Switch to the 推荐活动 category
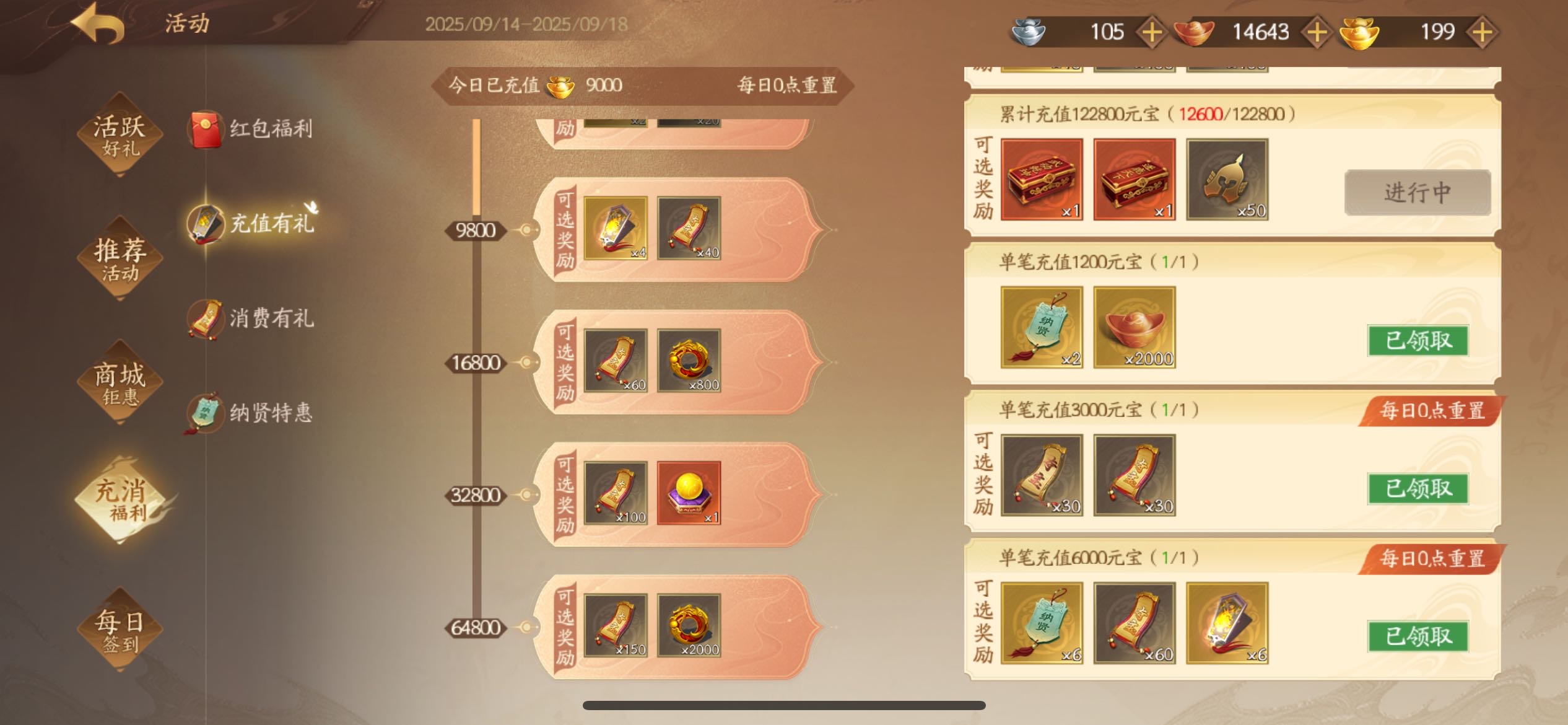 (x=120, y=258)
